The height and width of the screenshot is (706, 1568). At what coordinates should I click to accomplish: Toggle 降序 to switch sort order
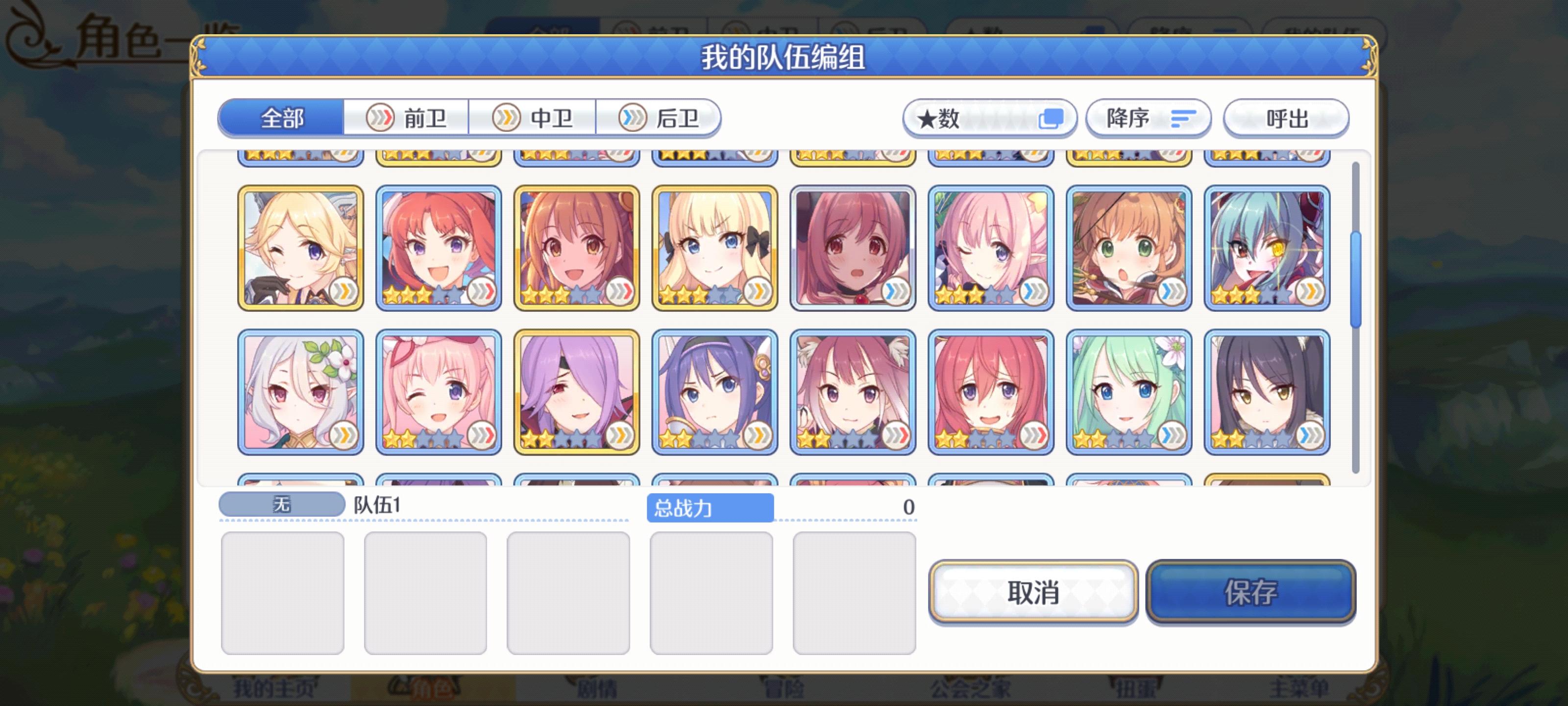[x=1148, y=118]
